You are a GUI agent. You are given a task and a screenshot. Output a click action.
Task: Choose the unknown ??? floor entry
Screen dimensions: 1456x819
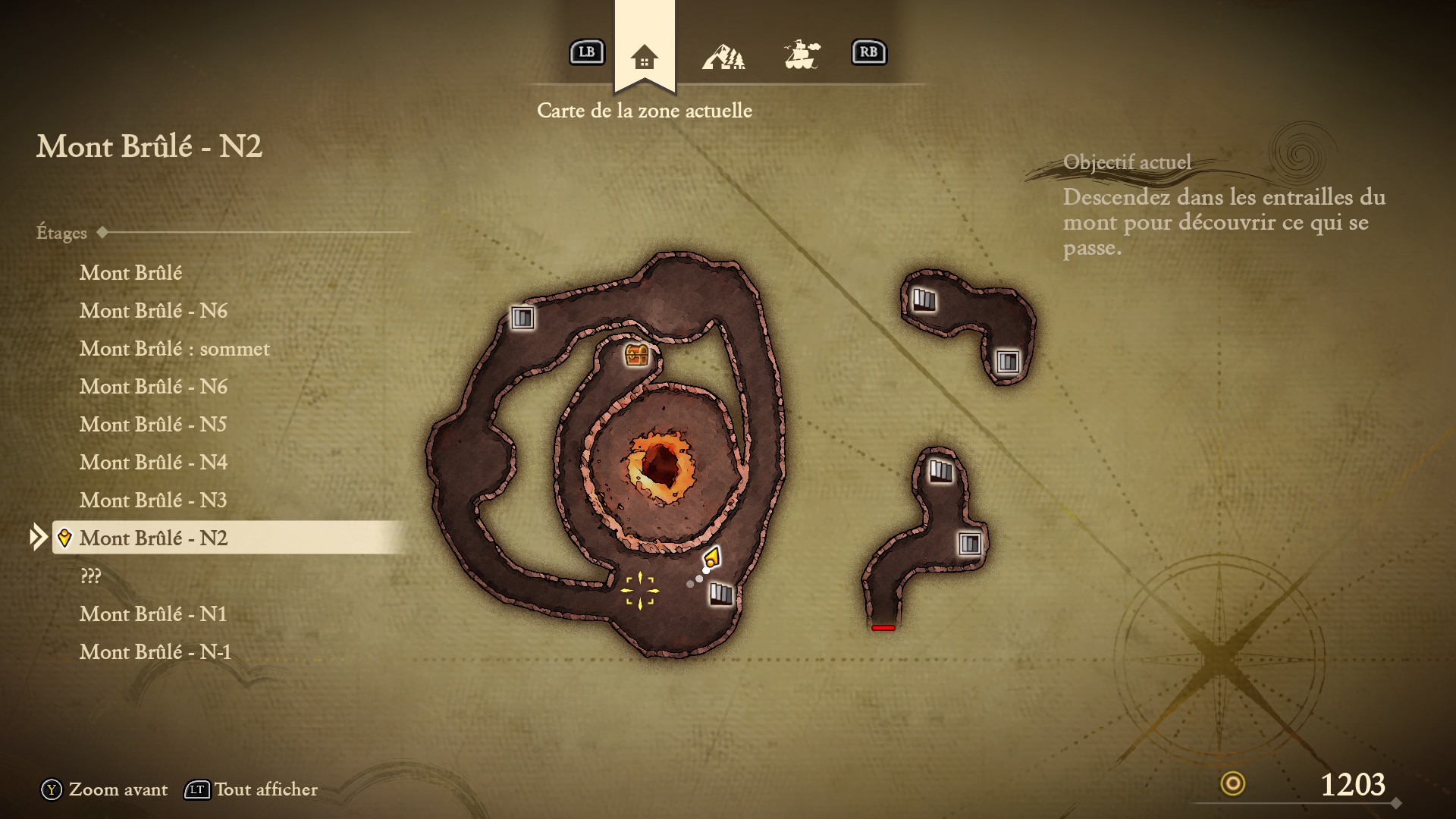point(90,576)
